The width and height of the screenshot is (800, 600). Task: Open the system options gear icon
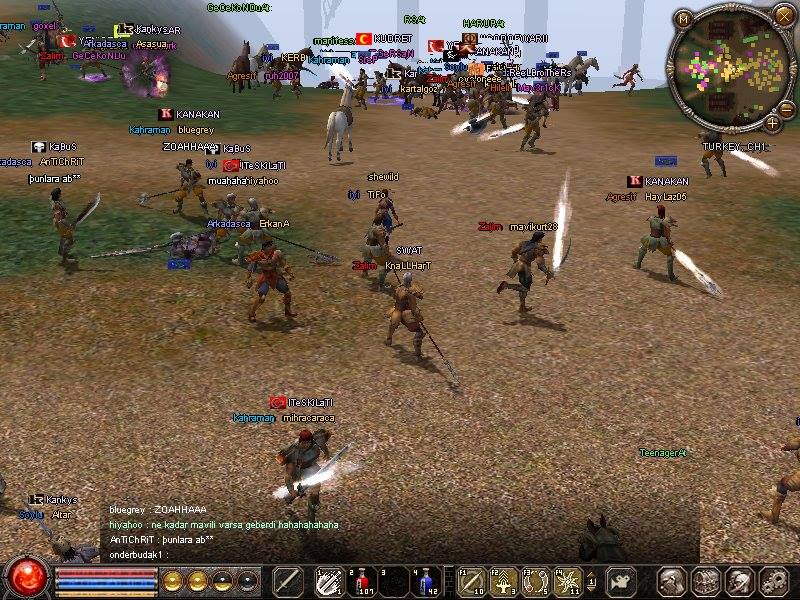point(773,581)
